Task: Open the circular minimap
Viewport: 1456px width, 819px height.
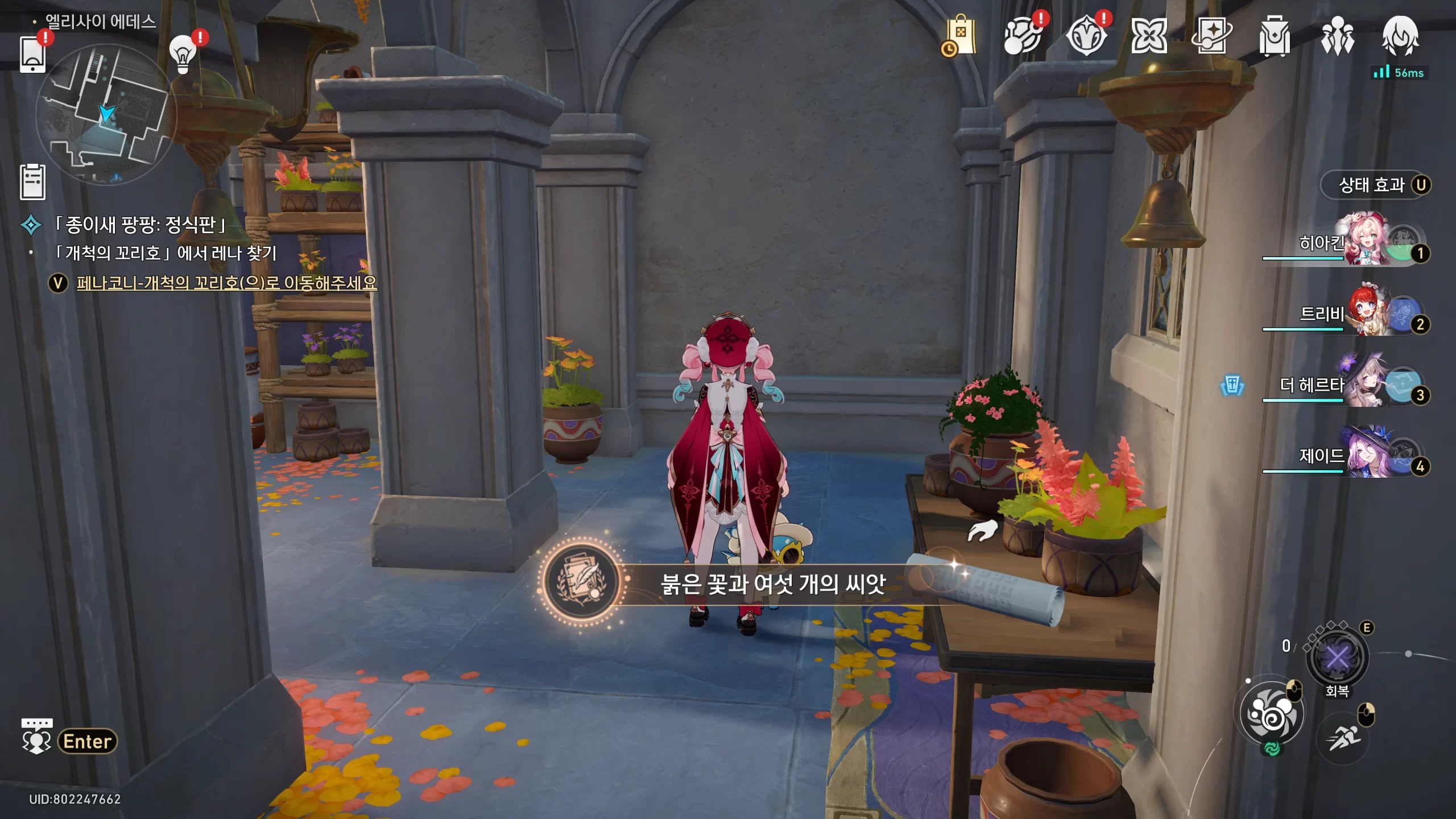Action: (x=106, y=114)
